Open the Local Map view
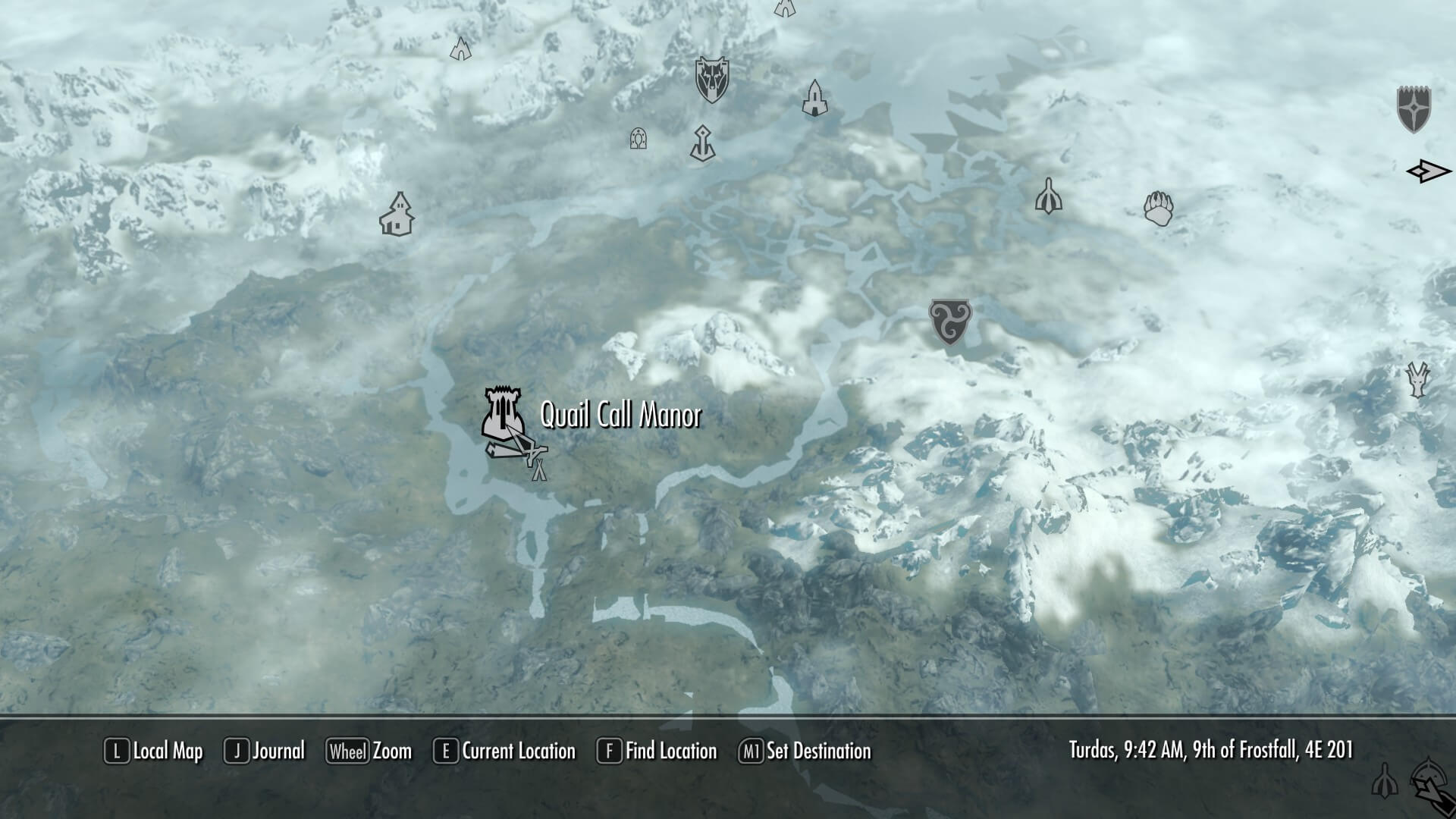This screenshot has width=1456, height=819. [x=154, y=752]
